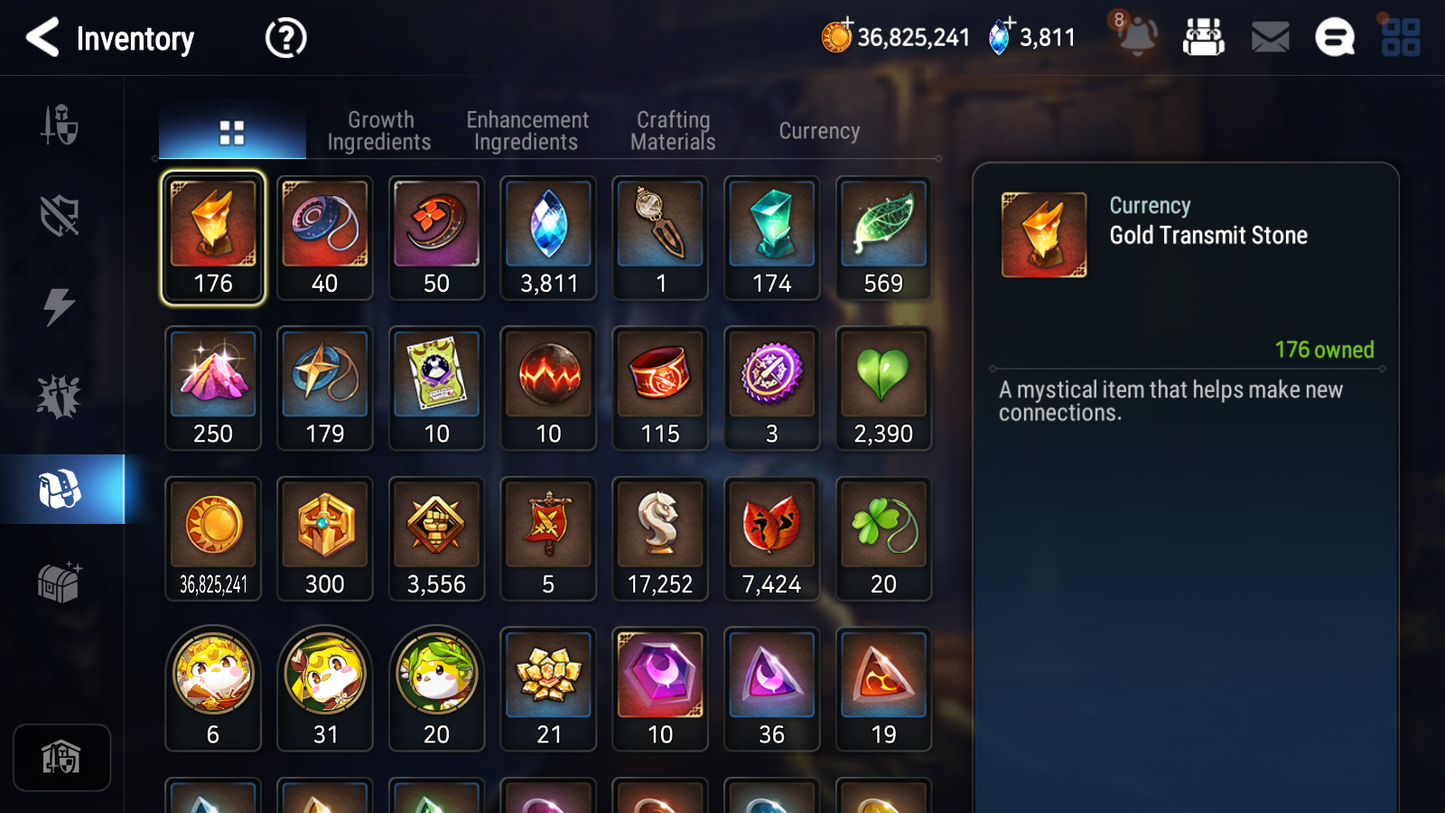The image size is (1445, 813).
Task: Open the Crafting Materials tab
Action: pos(672,130)
